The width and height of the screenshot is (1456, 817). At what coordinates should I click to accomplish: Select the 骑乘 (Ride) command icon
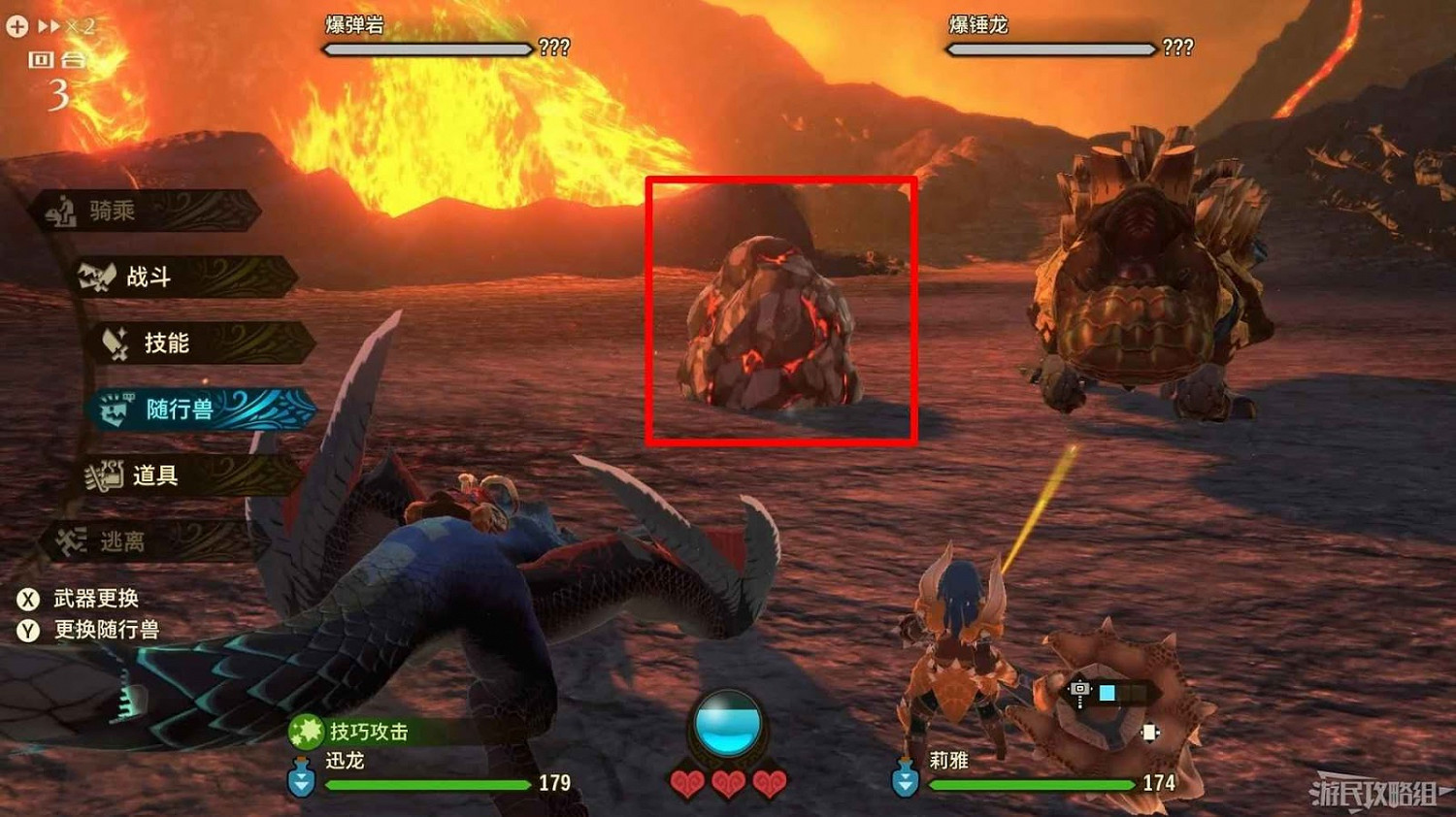click(63, 211)
